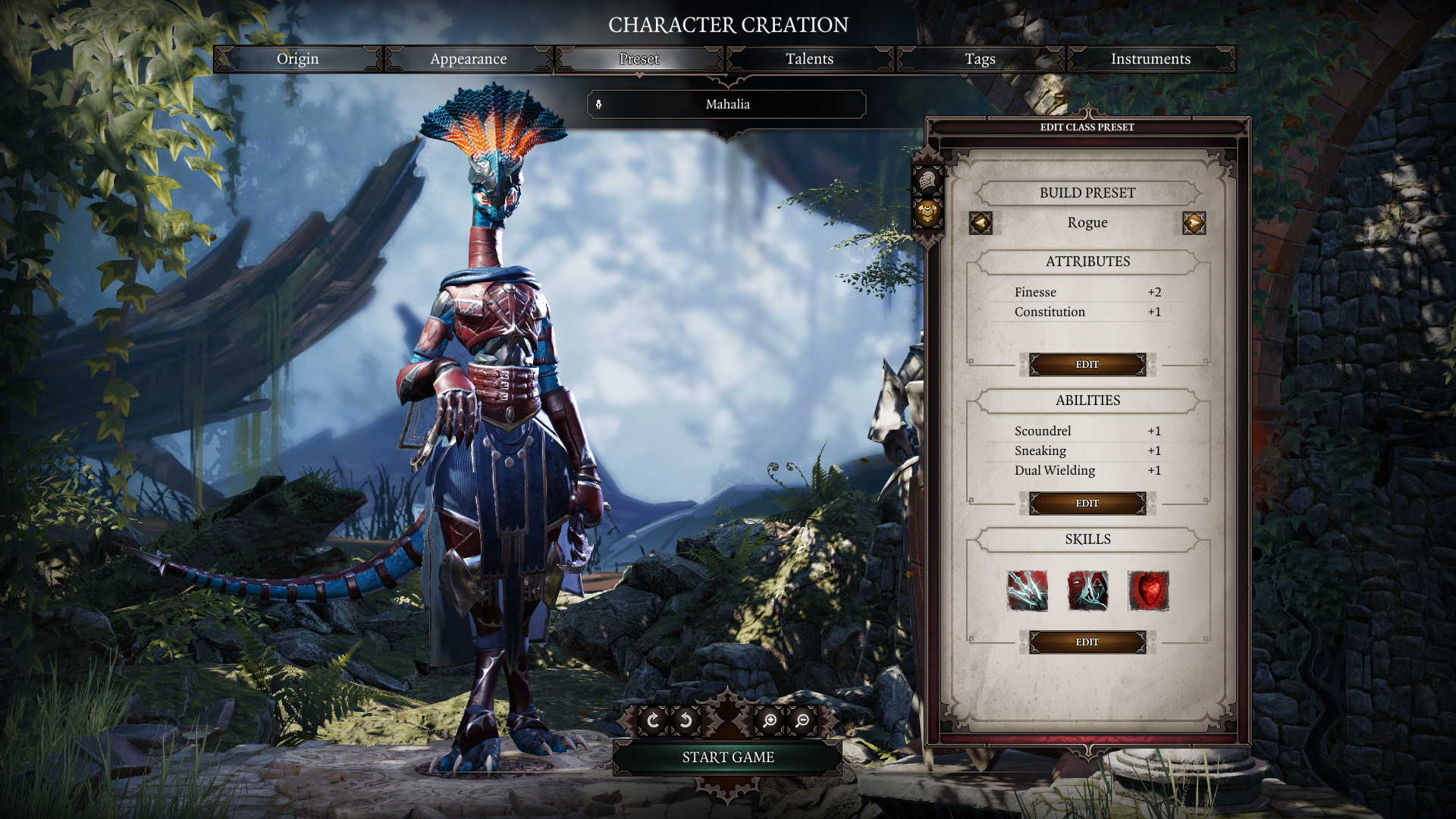Viewport: 1456px width, 819px height.
Task: Open the Appearance tab
Action: 468,59
